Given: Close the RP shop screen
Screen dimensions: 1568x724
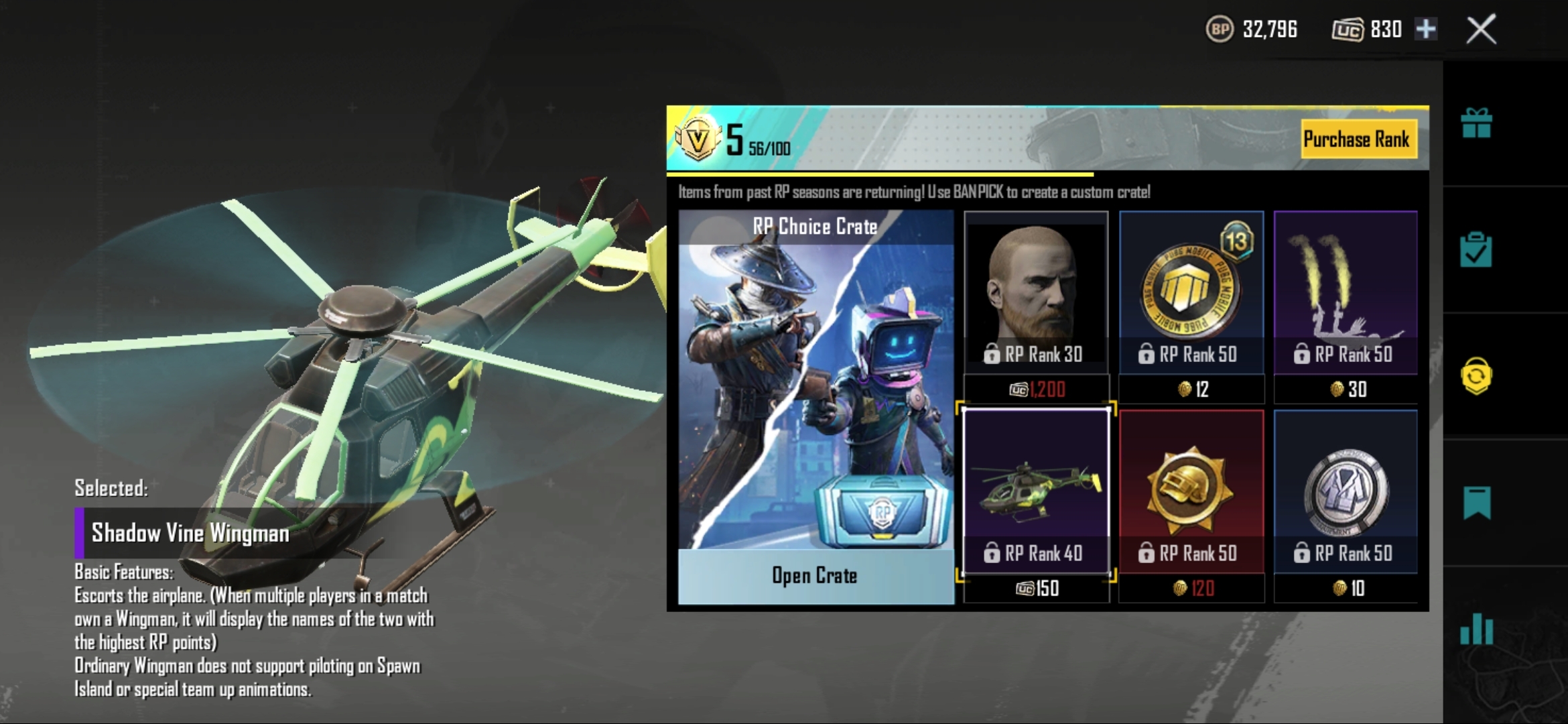Looking at the screenshot, I should pos(1481,30).
